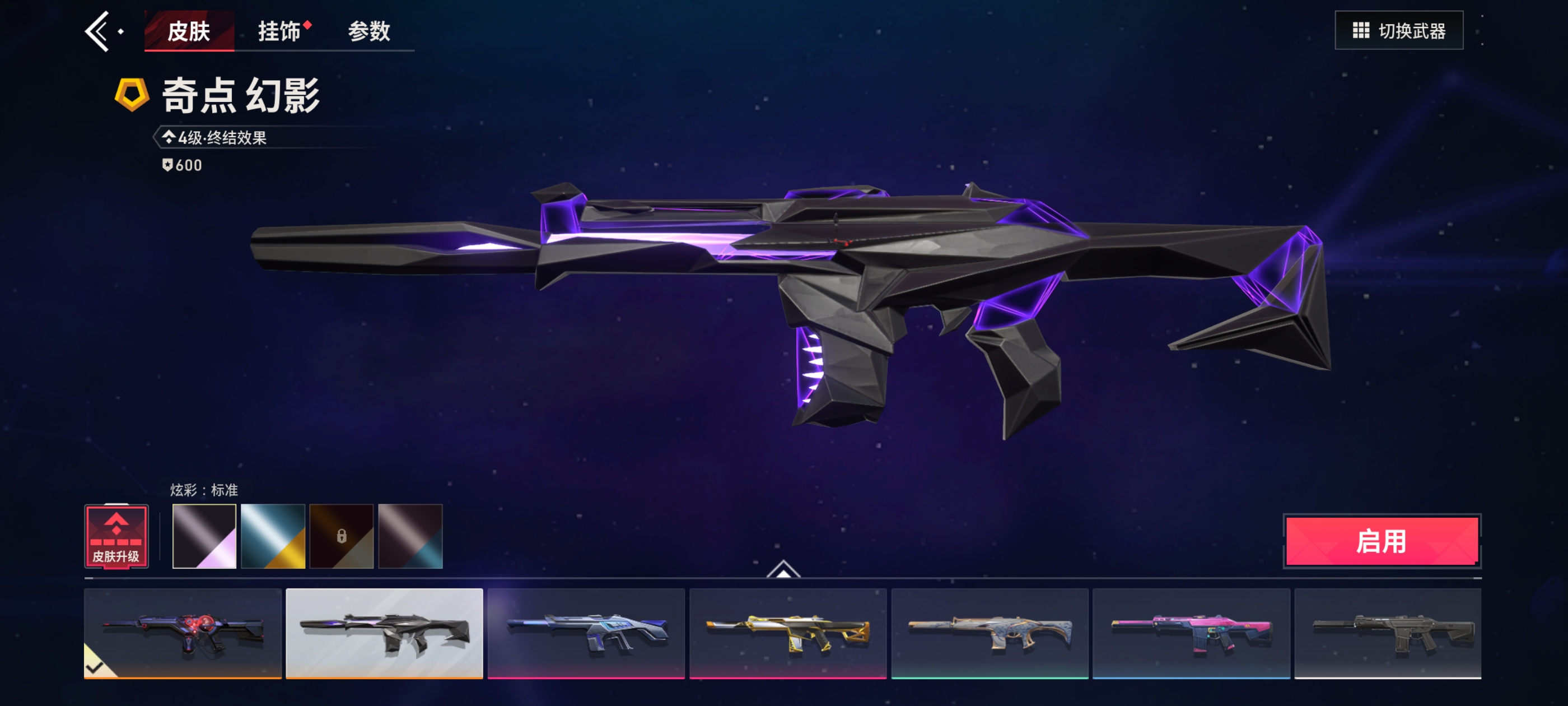1568x706 pixels.
Task: Choose the blue and gold chroma swatch
Action: click(273, 536)
